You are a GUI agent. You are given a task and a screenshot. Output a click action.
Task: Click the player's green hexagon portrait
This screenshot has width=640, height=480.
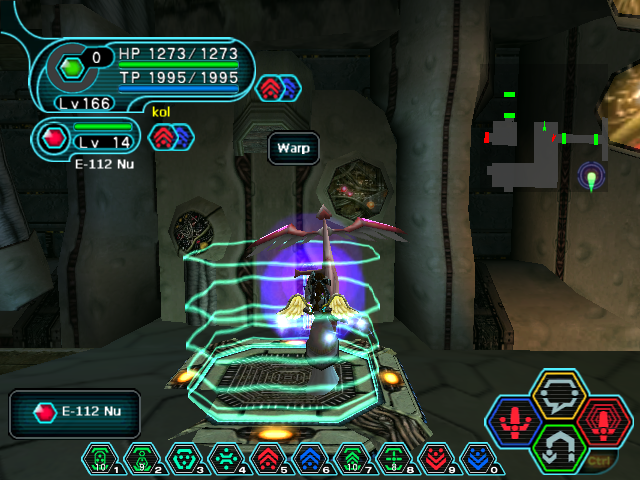pyautogui.click(x=73, y=68)
